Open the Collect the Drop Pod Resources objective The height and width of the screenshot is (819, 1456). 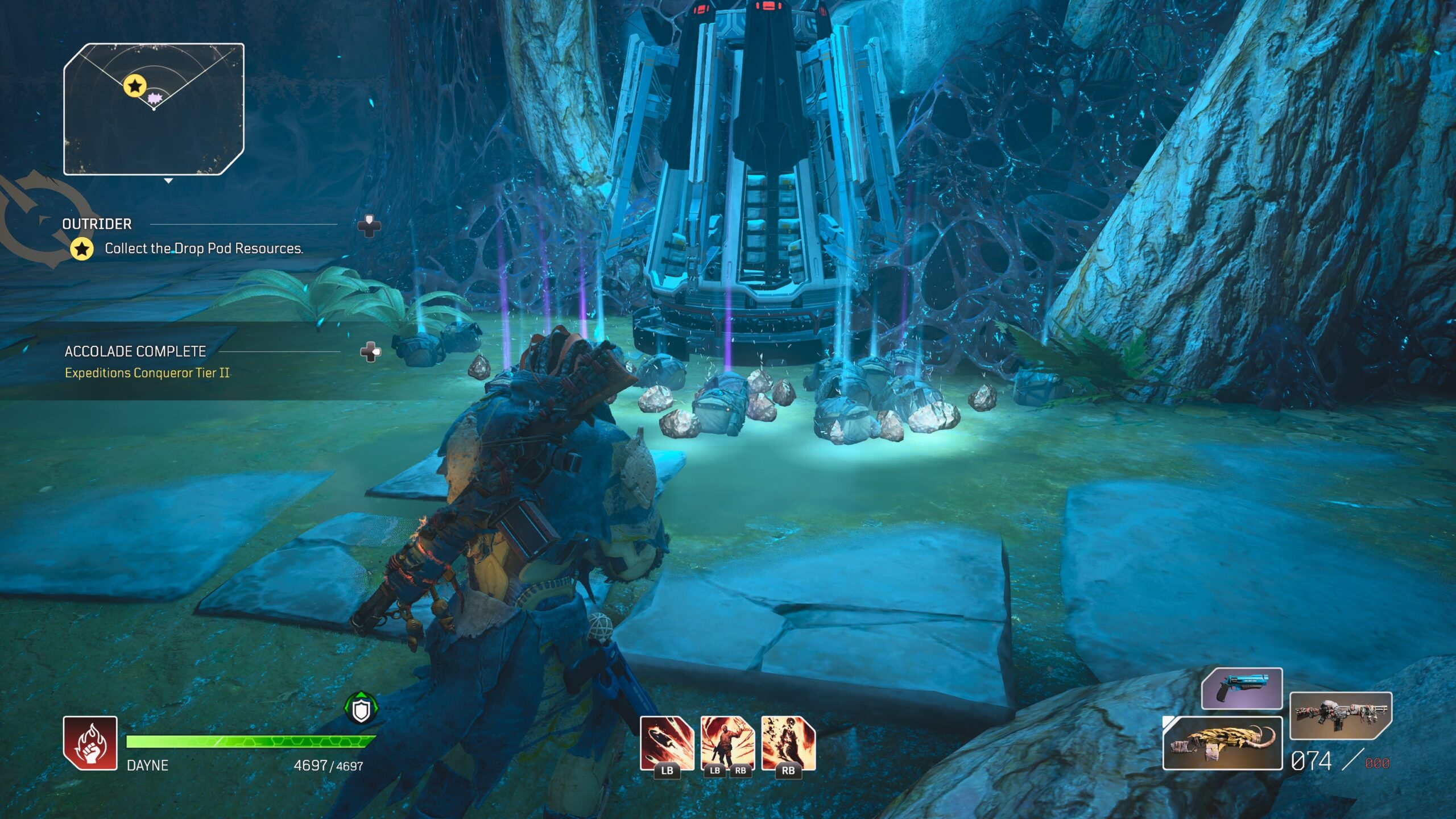(203, 249)
